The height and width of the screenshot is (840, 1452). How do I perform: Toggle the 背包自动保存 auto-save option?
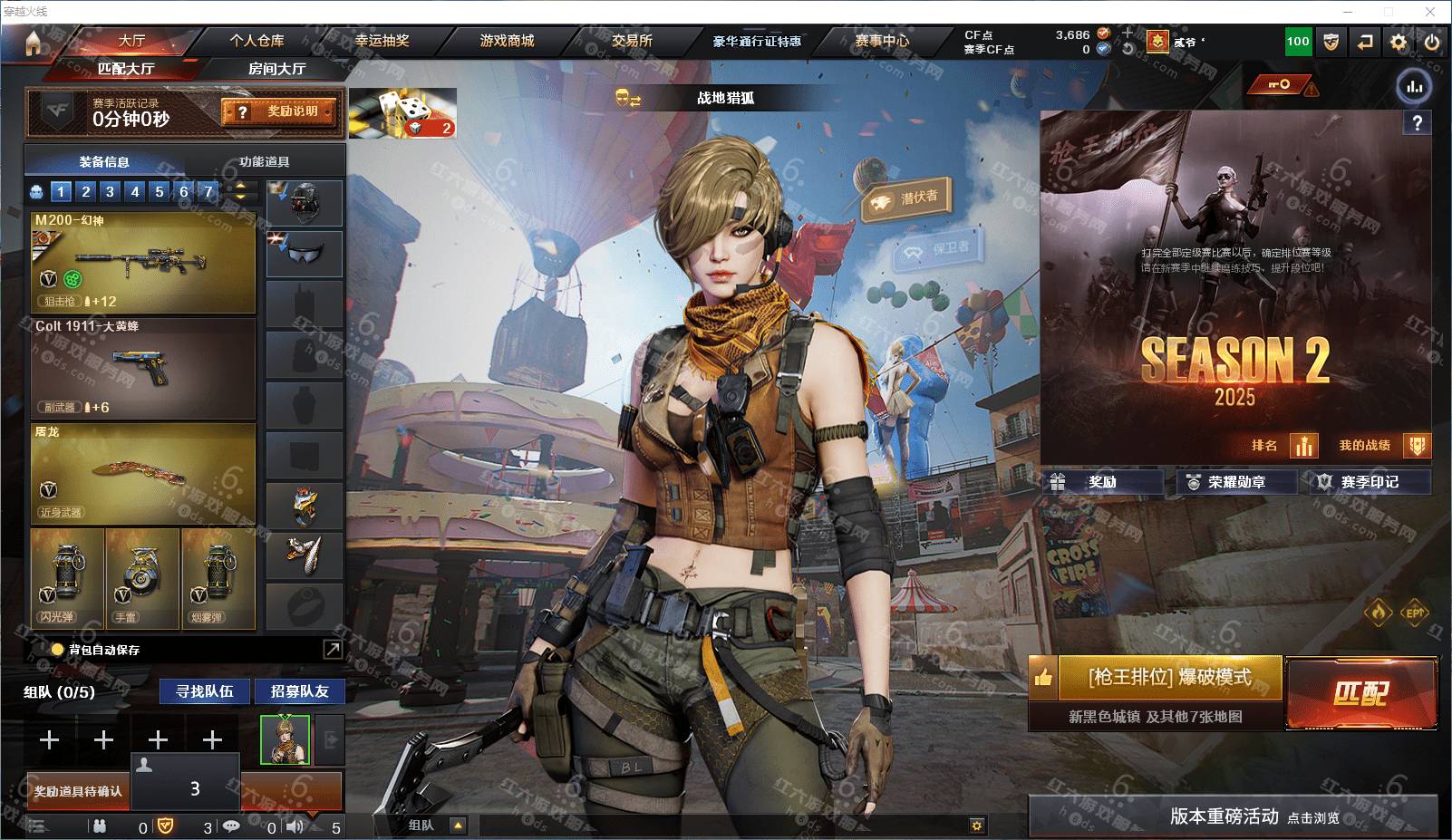58,650
